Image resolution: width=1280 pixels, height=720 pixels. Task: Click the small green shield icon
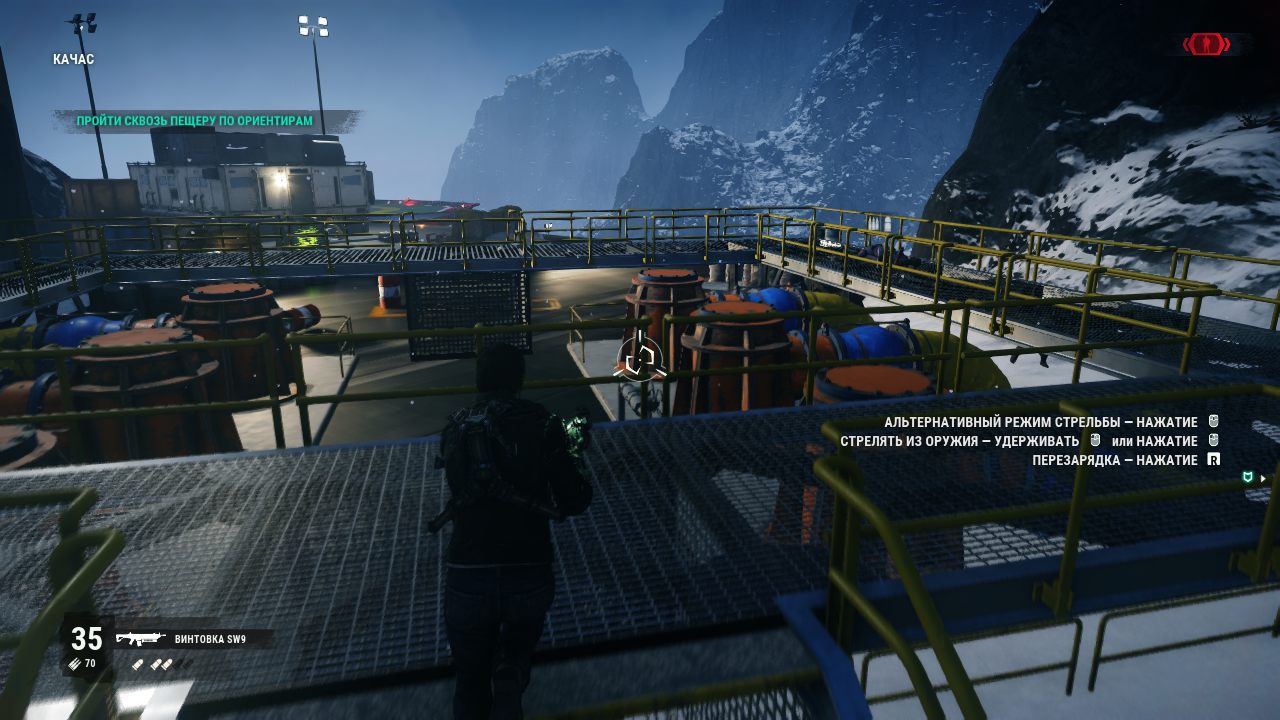pos(1248,478)
